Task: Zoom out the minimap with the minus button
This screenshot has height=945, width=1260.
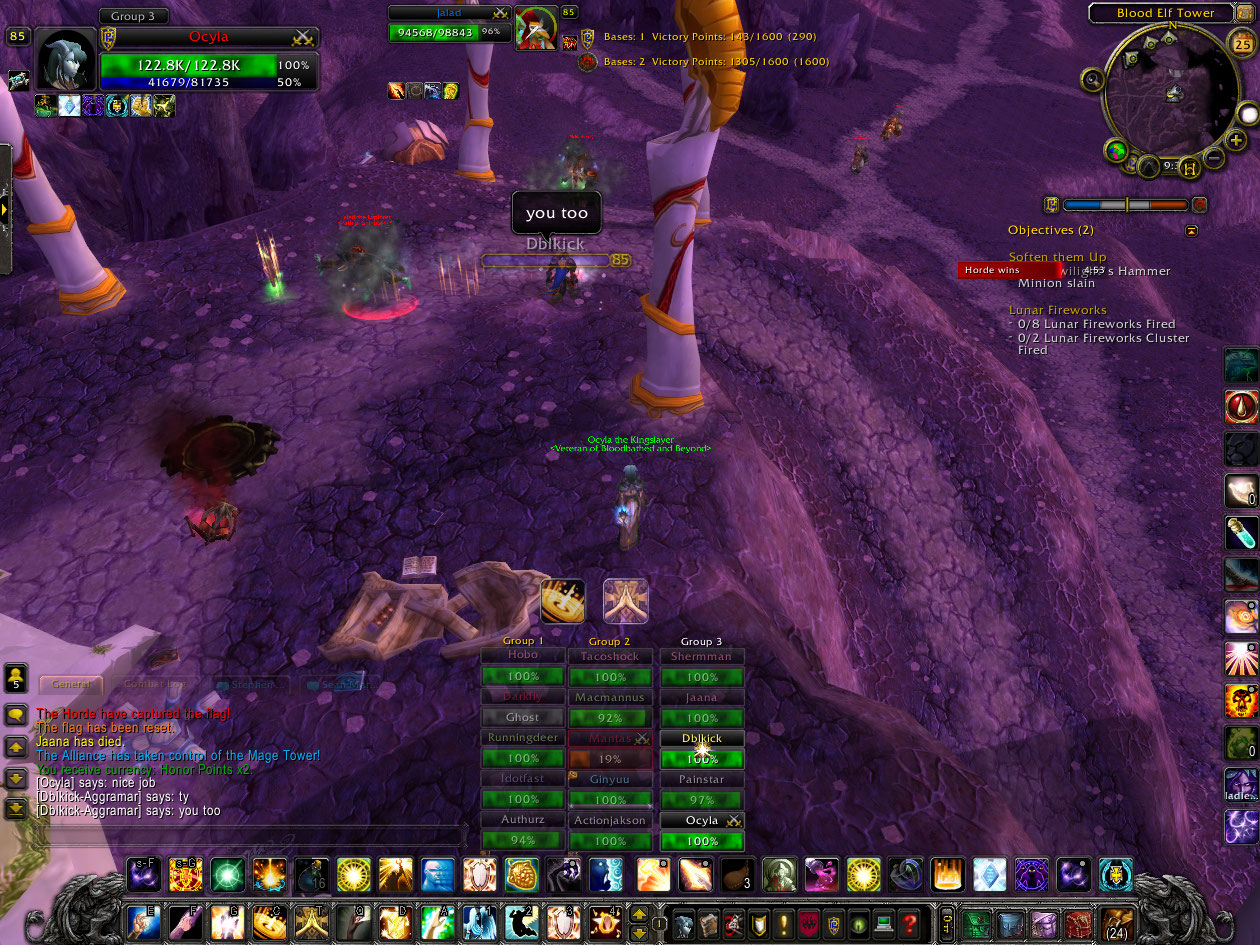Action: [1214, 157]
